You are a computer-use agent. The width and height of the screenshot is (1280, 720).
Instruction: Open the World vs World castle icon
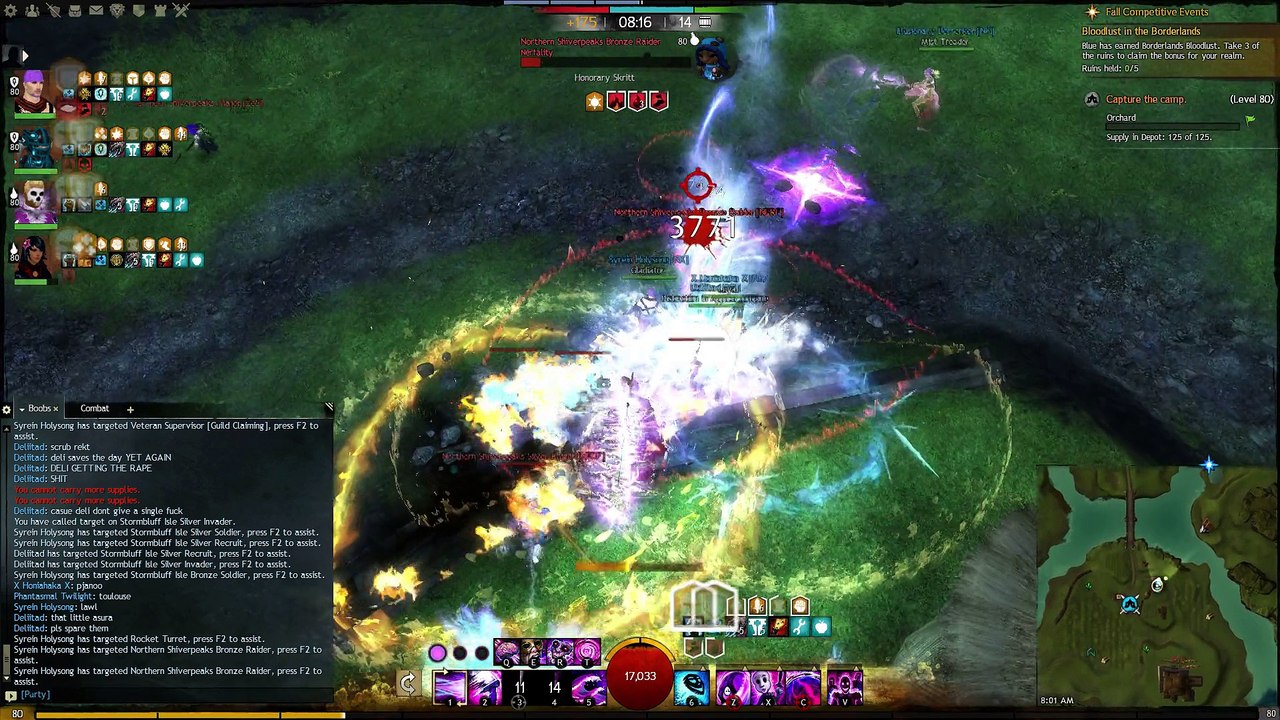point(160,11)
